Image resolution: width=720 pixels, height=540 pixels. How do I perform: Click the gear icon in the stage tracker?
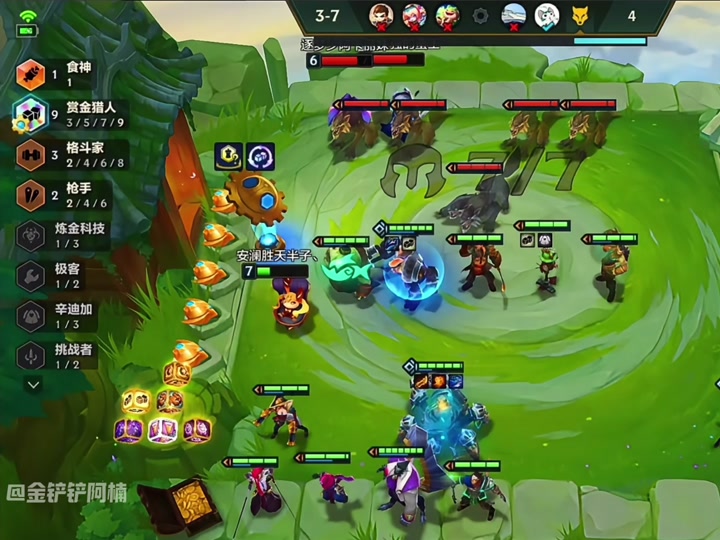[480, 15]
